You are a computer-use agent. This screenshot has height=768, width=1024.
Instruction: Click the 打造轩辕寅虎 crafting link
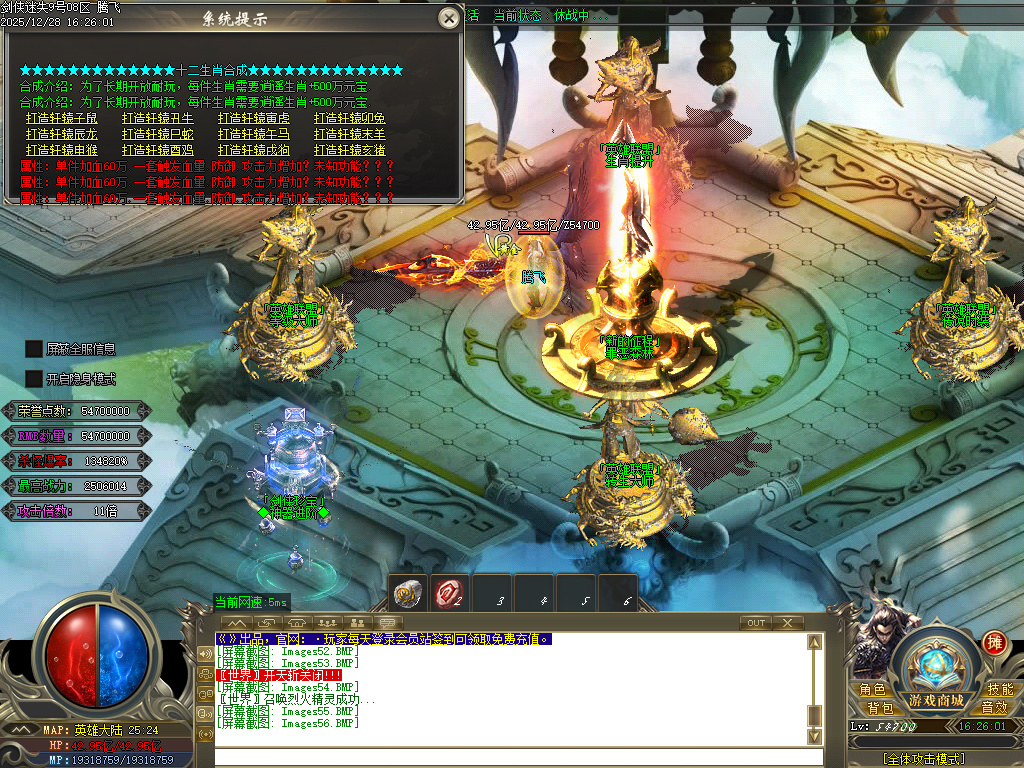[254, 118]
